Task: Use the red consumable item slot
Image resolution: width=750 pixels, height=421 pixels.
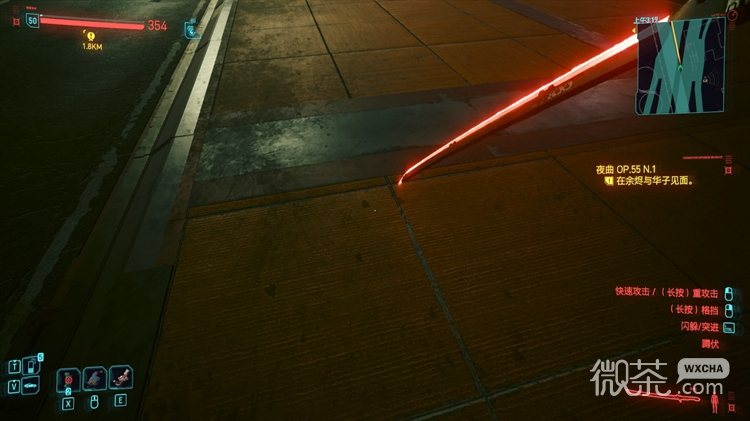Action: (69, 379)
